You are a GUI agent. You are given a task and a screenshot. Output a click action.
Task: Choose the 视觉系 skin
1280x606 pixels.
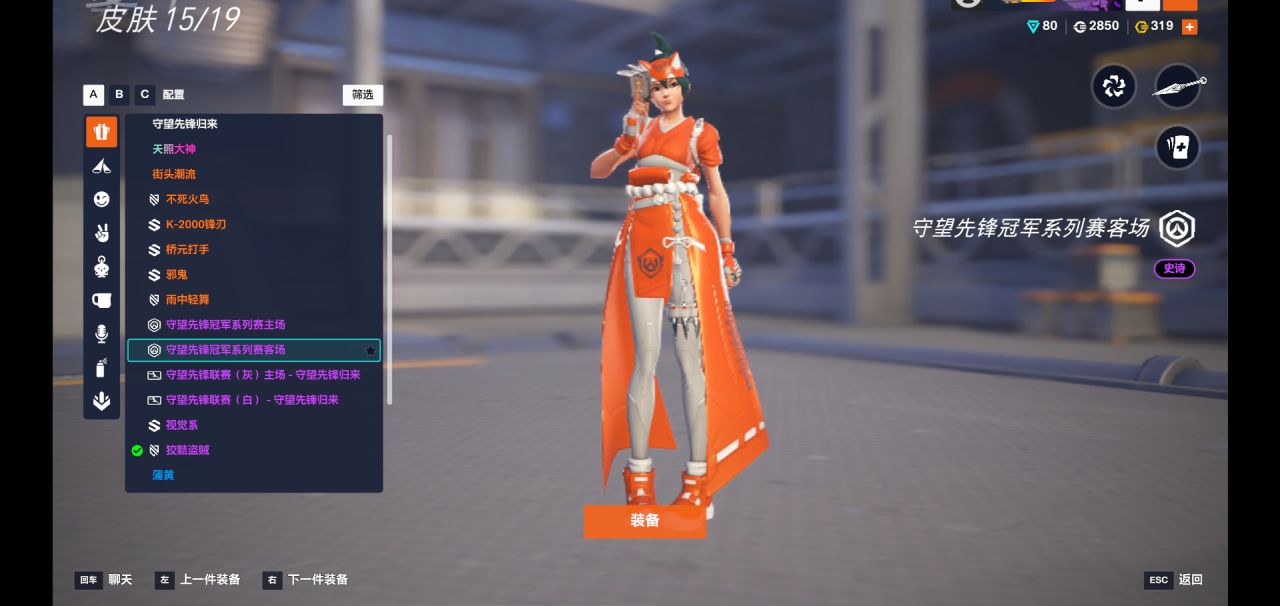tap(181, 425)
